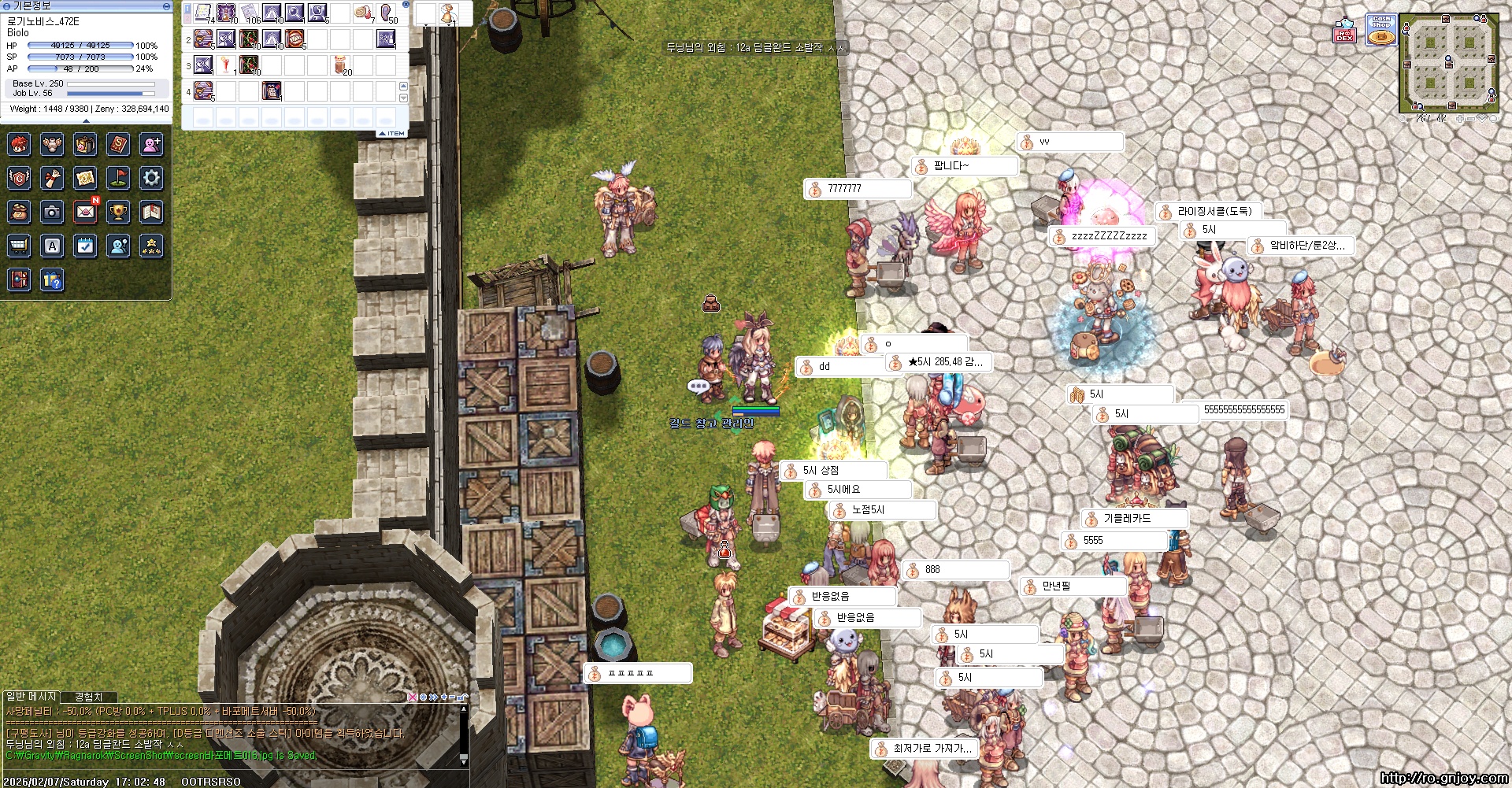Open the guild shield icon

click(19, 178)
